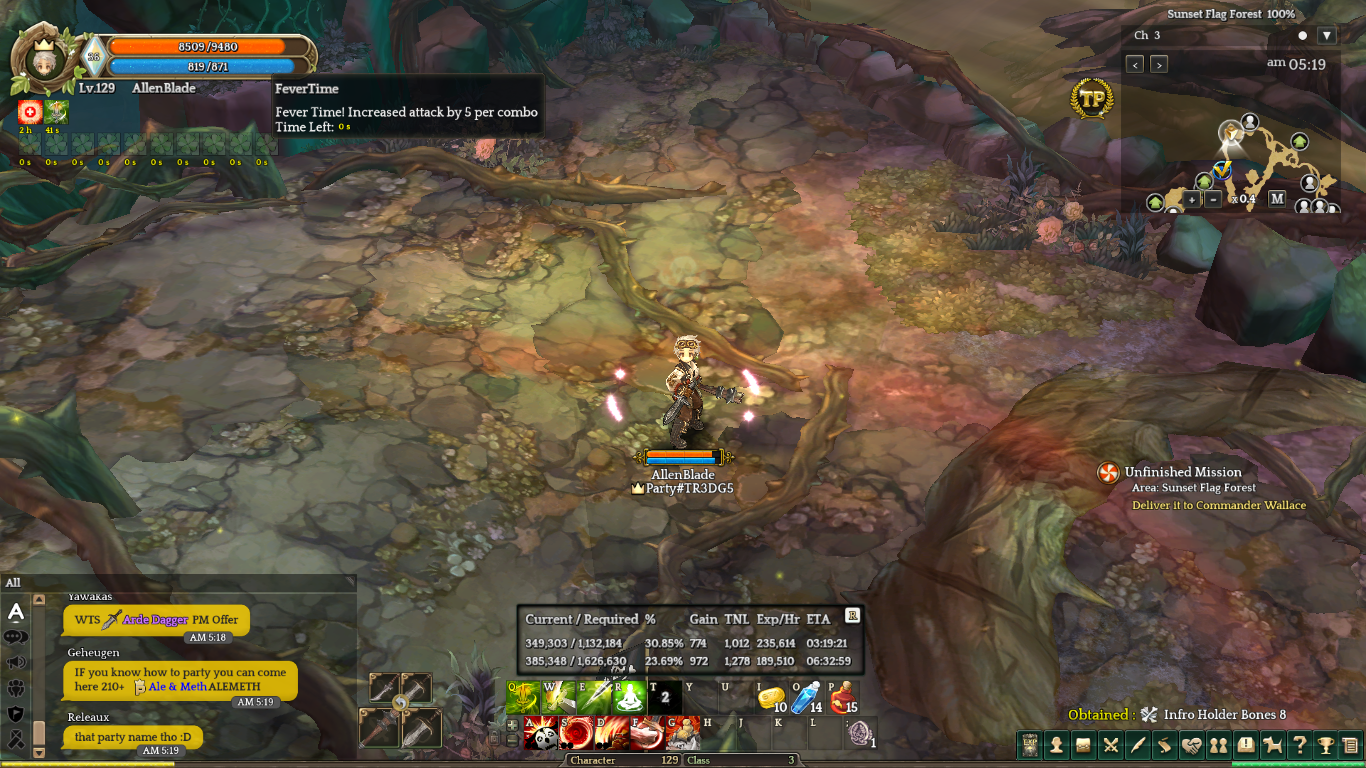Zoom out the minimap with minus button

[x=1212, y=199]
